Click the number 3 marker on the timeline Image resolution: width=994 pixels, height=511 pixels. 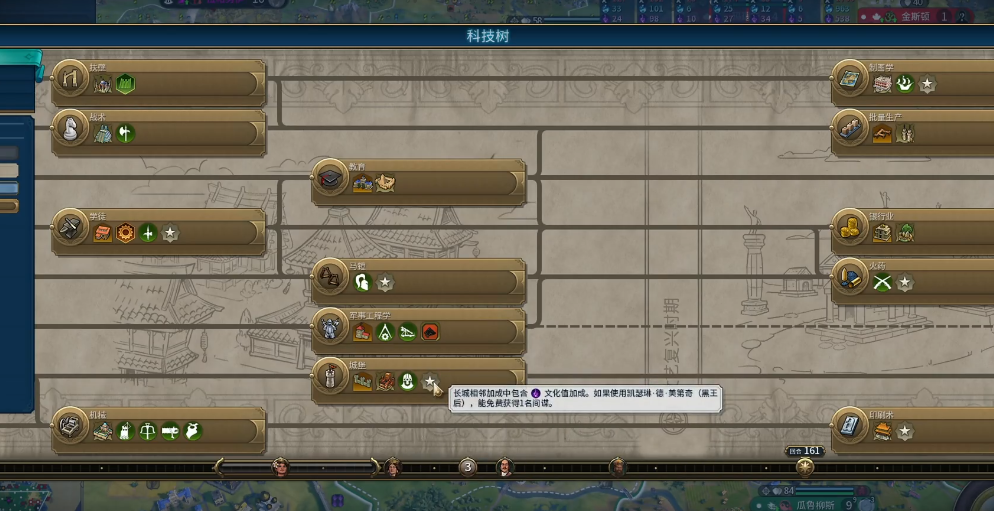467,466
